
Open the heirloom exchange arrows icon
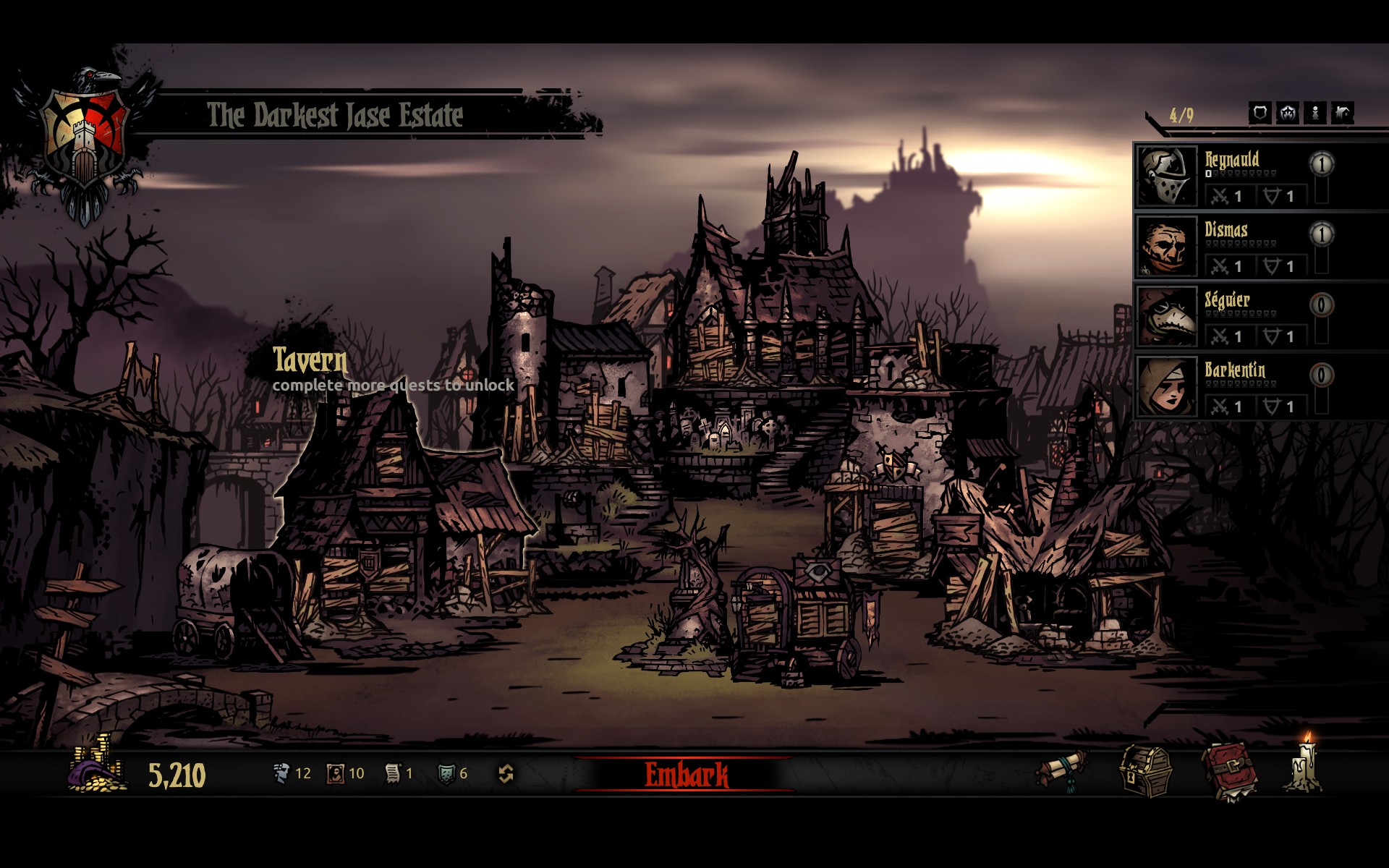[506, 774]
